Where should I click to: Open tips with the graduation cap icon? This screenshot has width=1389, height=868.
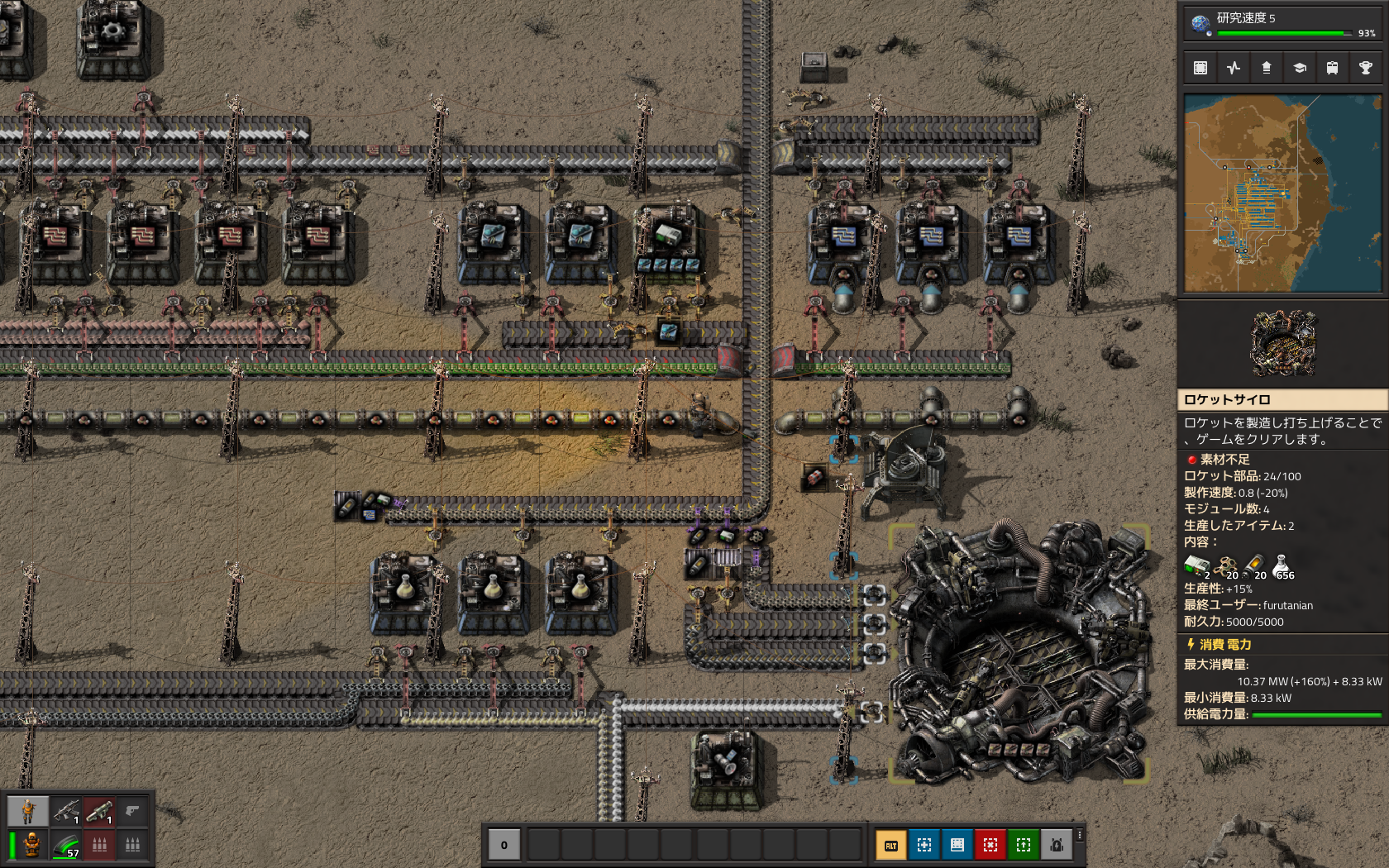pos(1299,68)
